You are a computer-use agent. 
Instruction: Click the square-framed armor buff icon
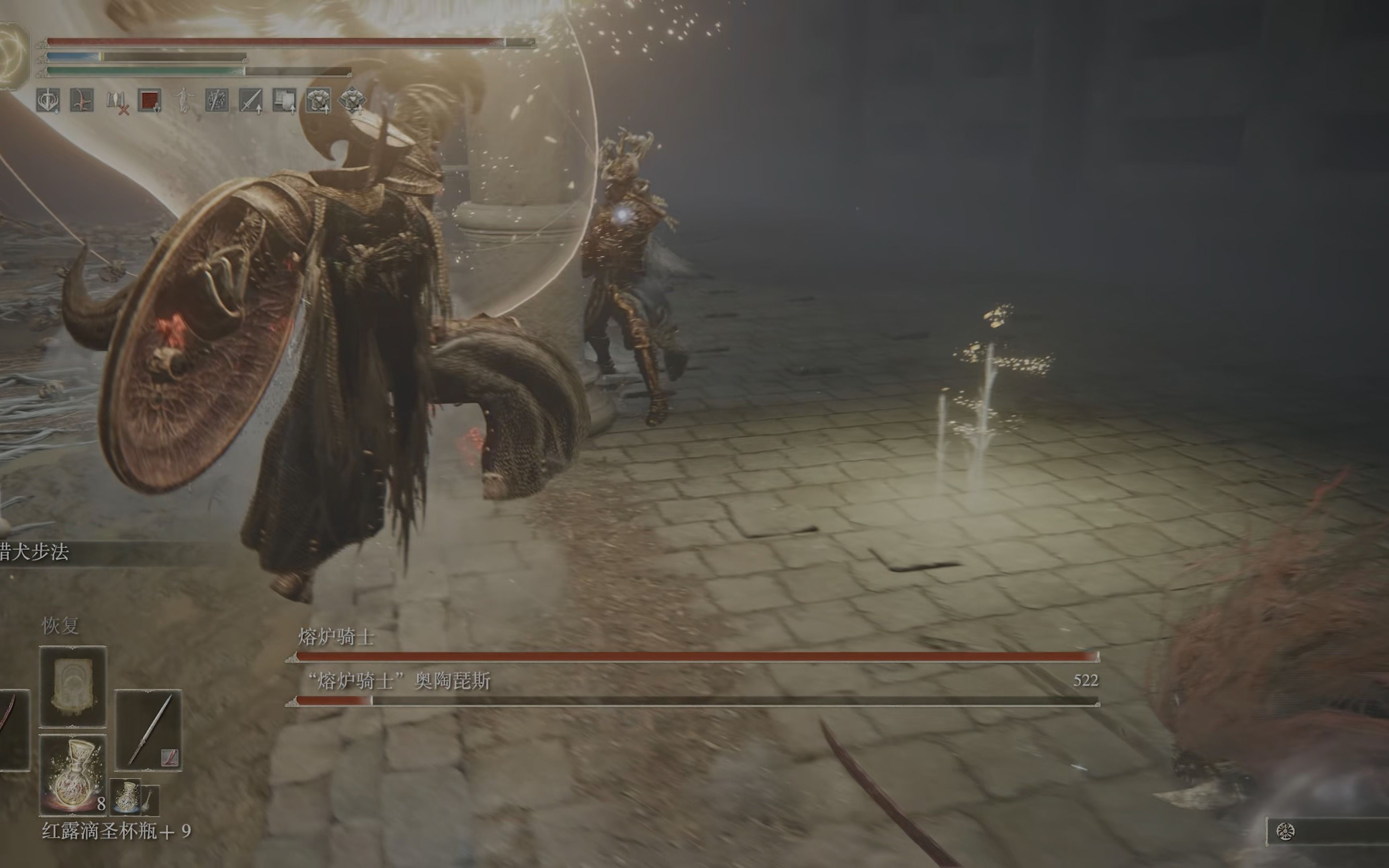318,100
